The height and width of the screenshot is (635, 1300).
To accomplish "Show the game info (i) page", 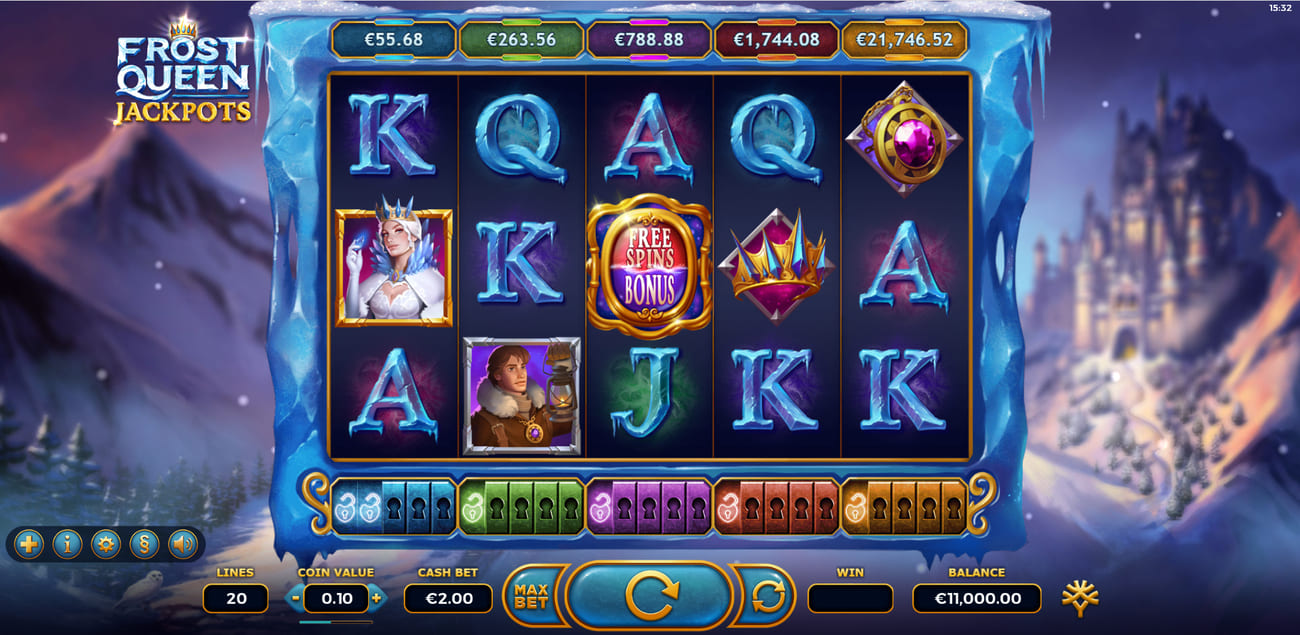I will coord(67,544).
